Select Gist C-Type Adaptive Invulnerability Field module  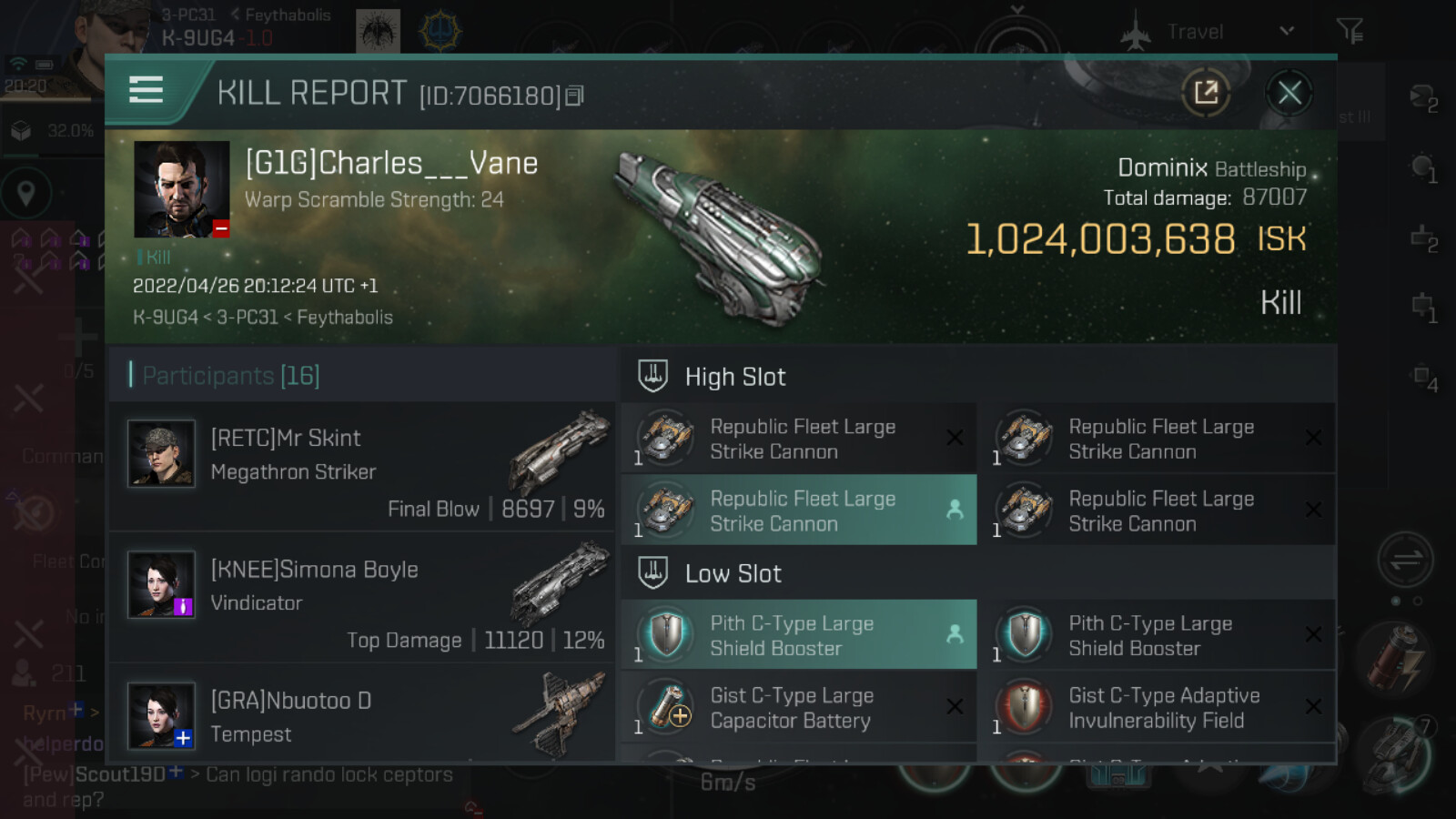[1157, 708]
